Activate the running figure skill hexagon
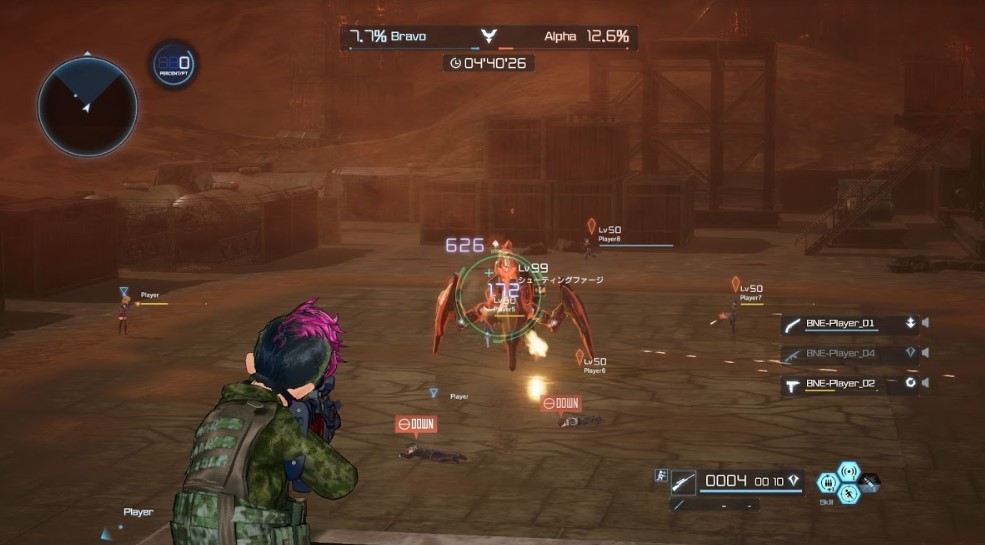985x545 pixels. pos(848,493)
